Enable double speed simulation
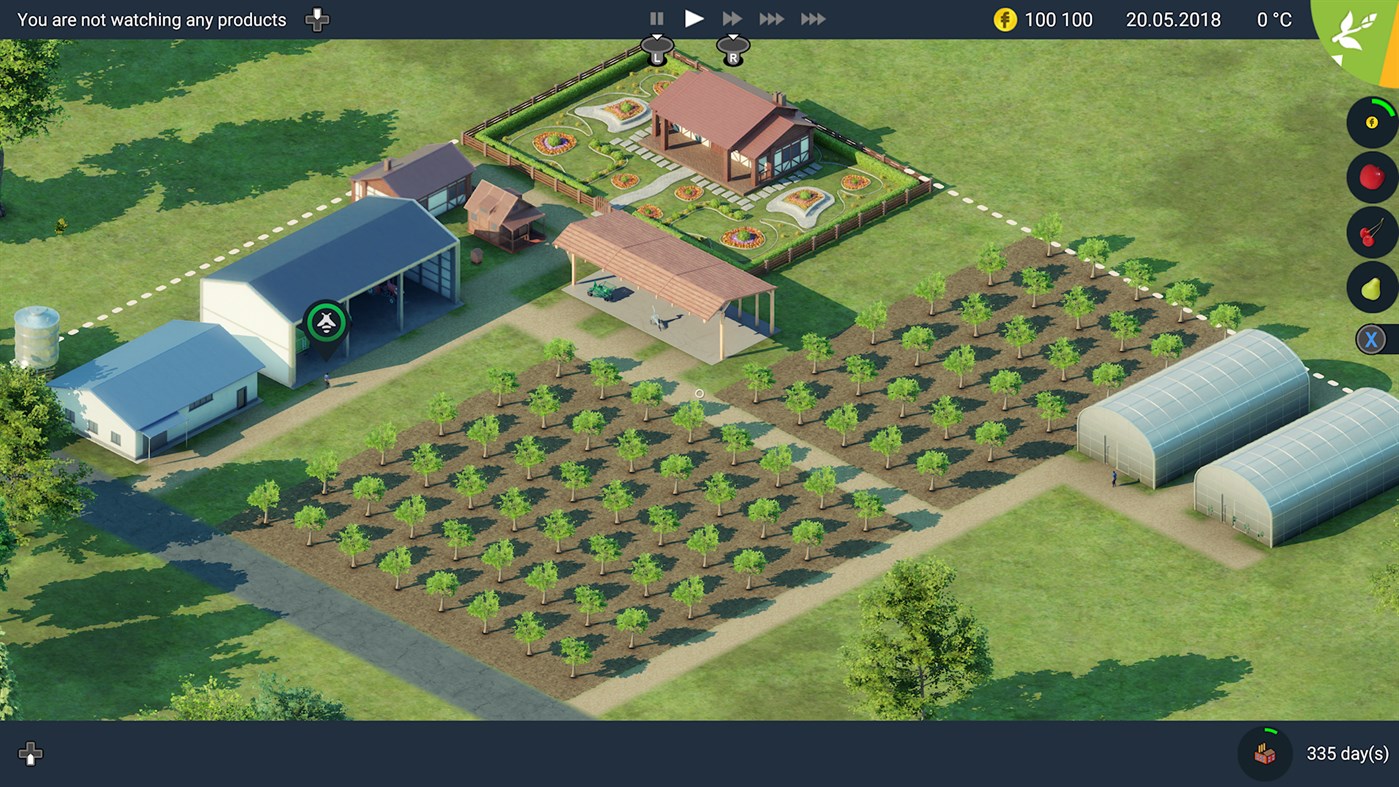This screenshot has width=1399, height=787. 731,18
